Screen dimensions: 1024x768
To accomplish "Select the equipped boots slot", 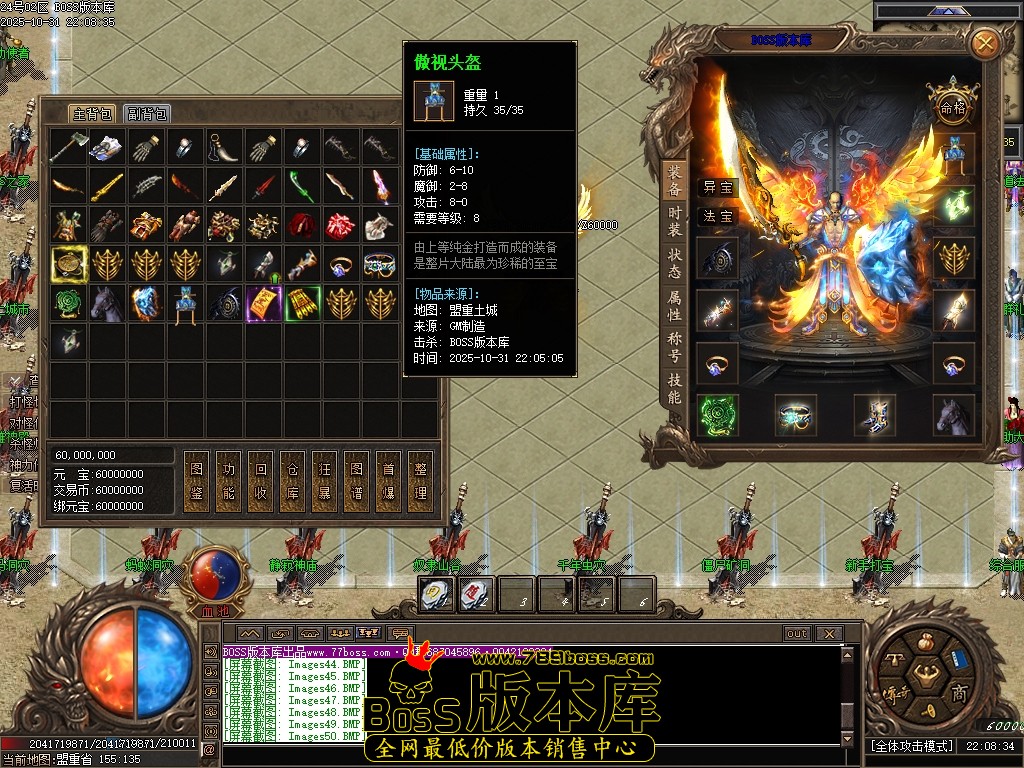I will [x=875, y=415].
